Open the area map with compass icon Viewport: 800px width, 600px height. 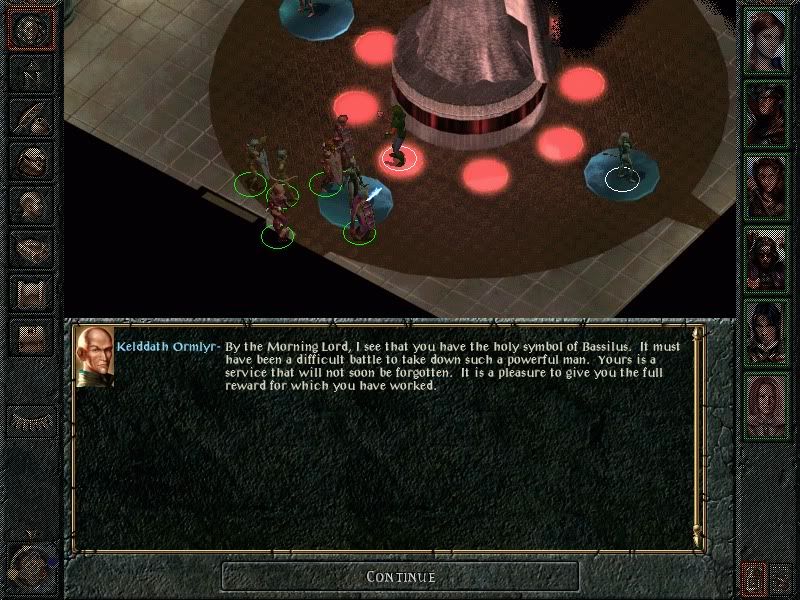[30, 73]
